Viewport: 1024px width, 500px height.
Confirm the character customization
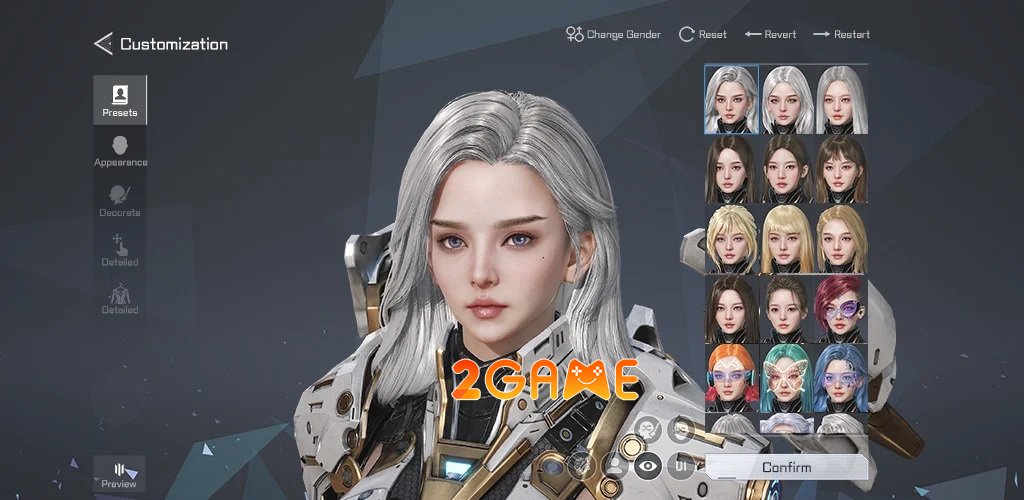tap(786, 467)
